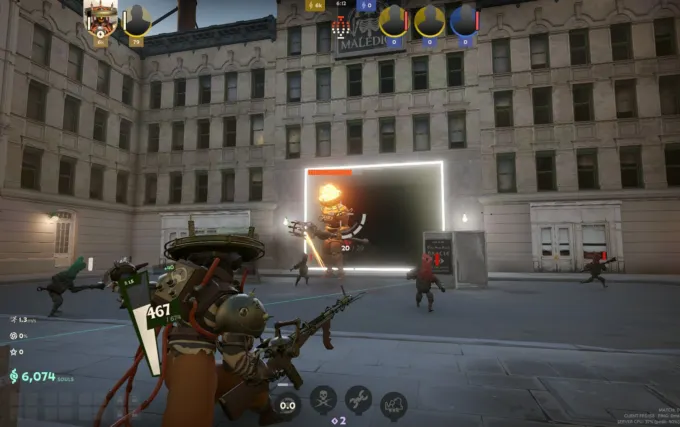680x427 pixels.
Task: Activate the rightmost ability in the bar
Action: 394,404
